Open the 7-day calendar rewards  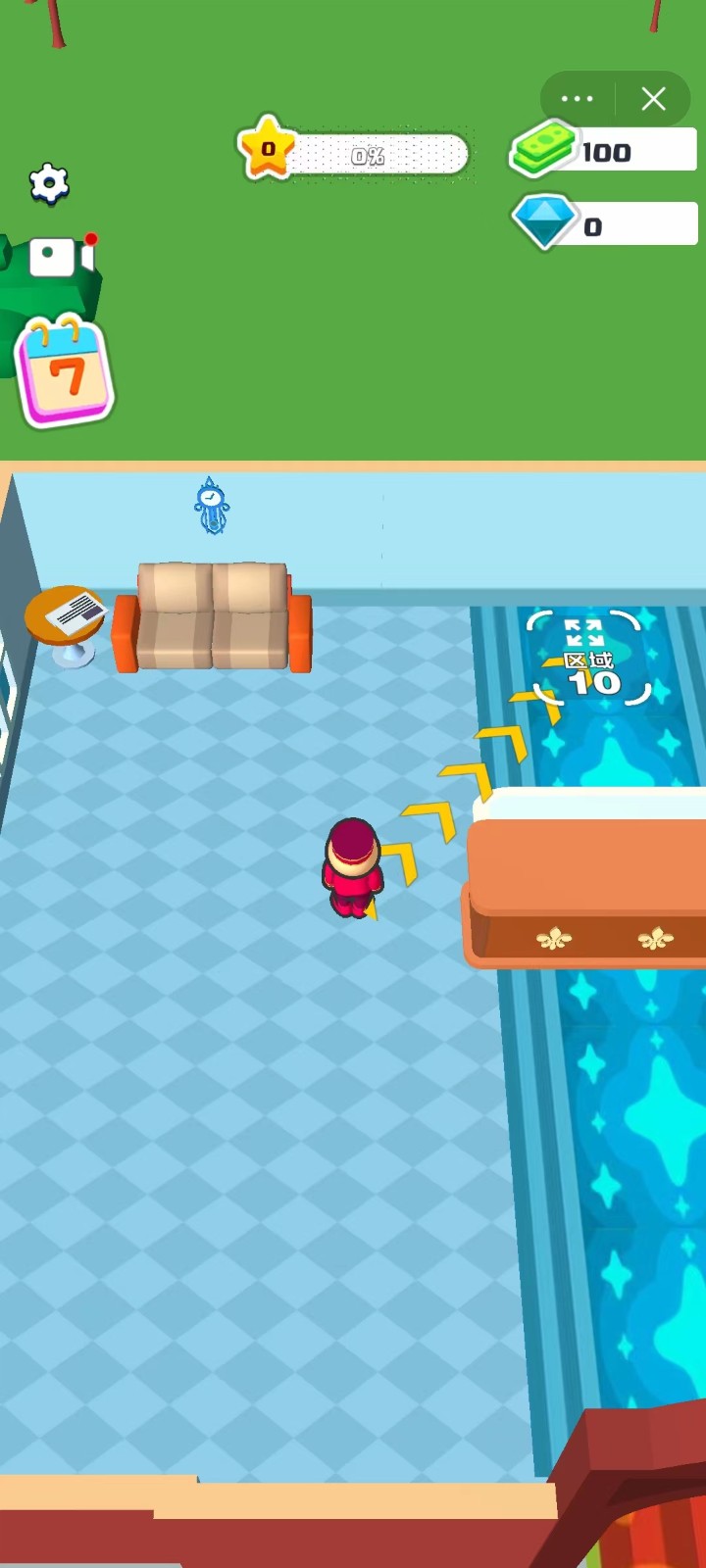click(x=65, y=372)
